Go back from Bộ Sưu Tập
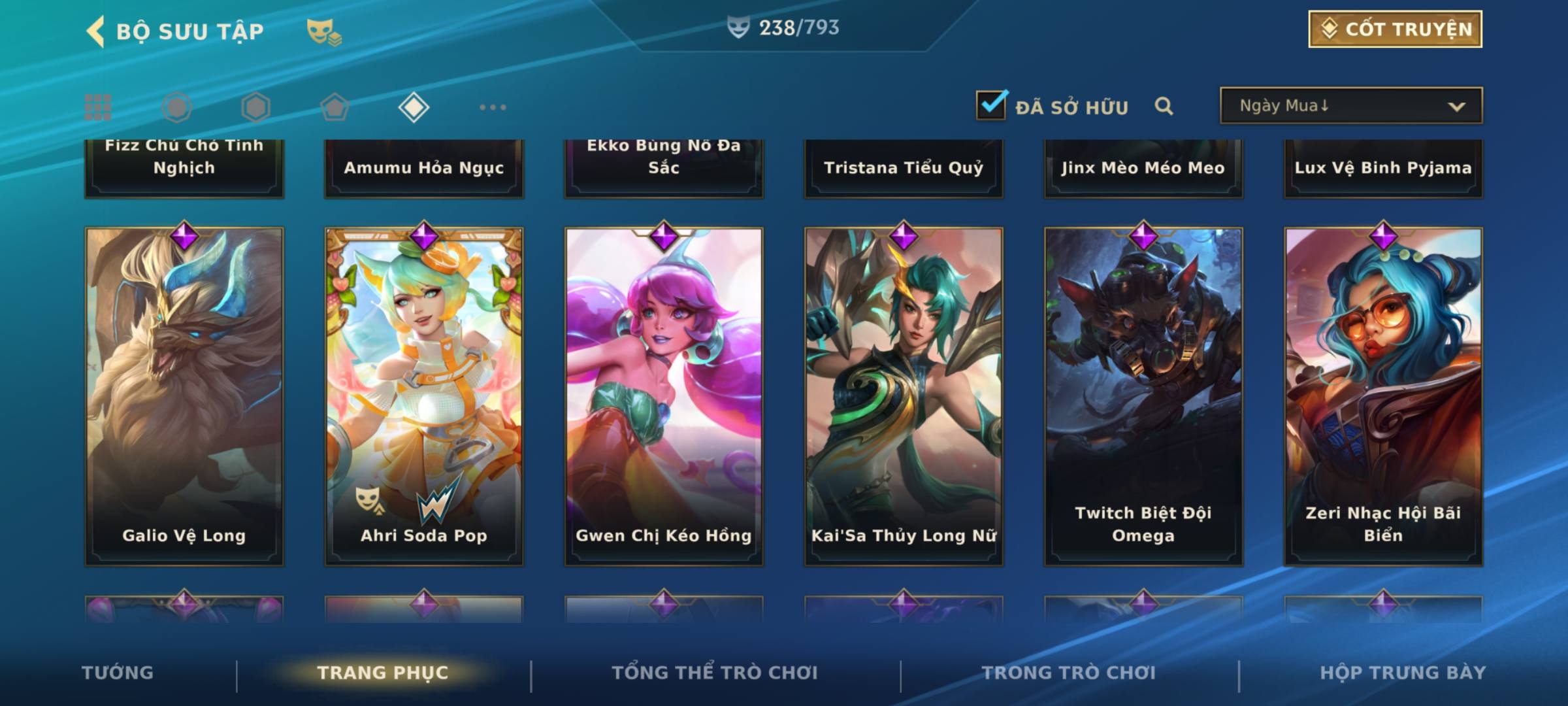This screenshot has width=1568, height=706. tap(96, 31)
